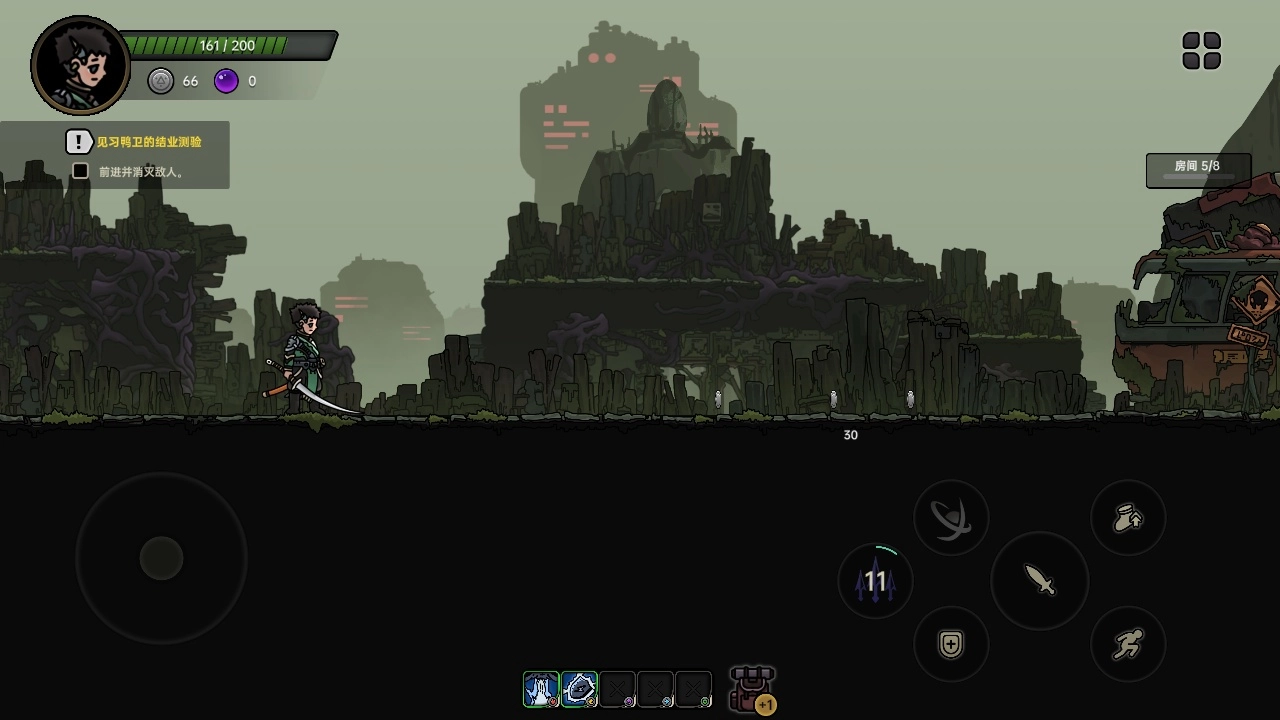The width and height of the screenshot is (1280, 720).
Task: Open the four-square menu button
Action: (1201, 51)
